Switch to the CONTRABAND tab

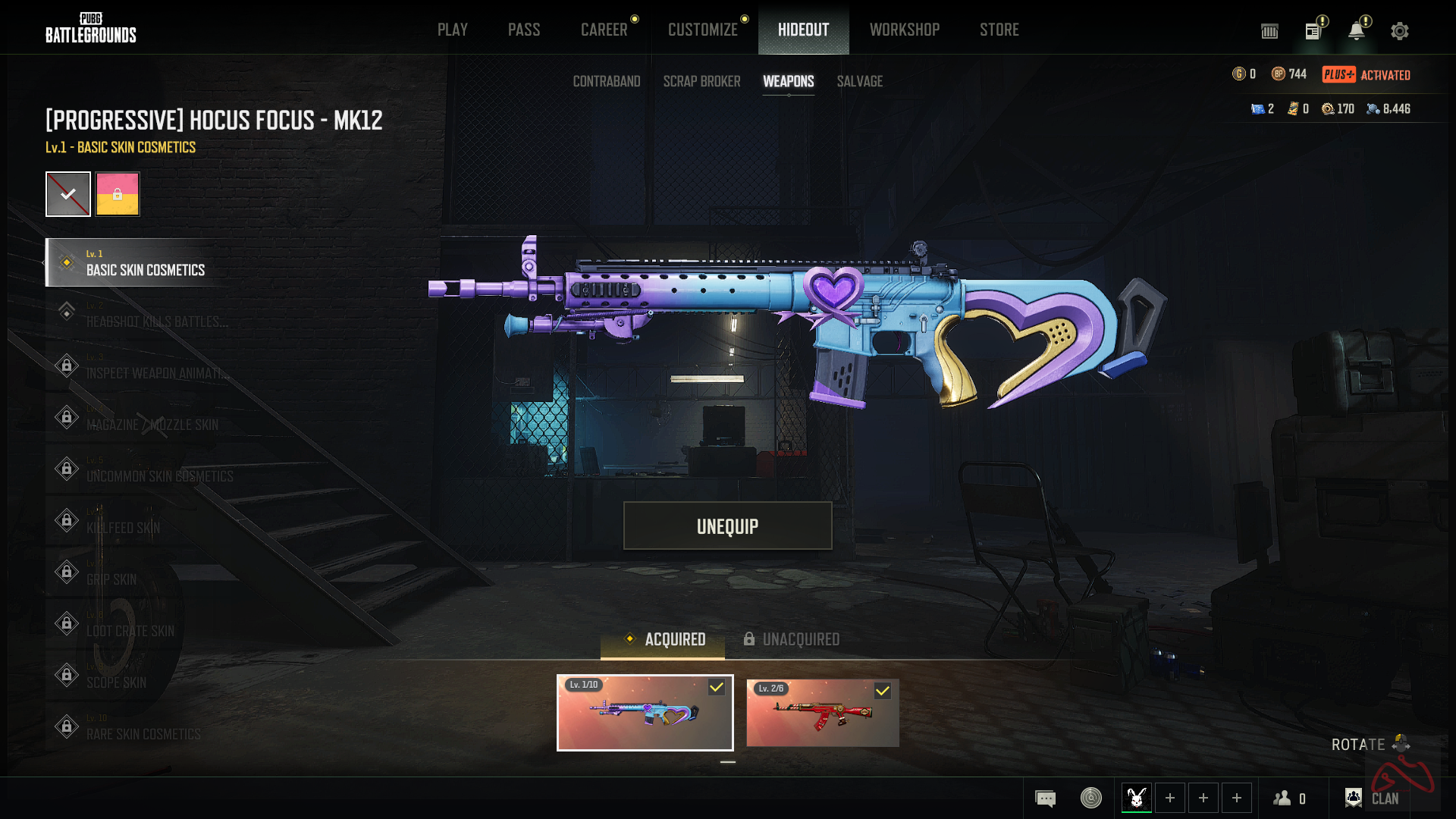point(607,81)
